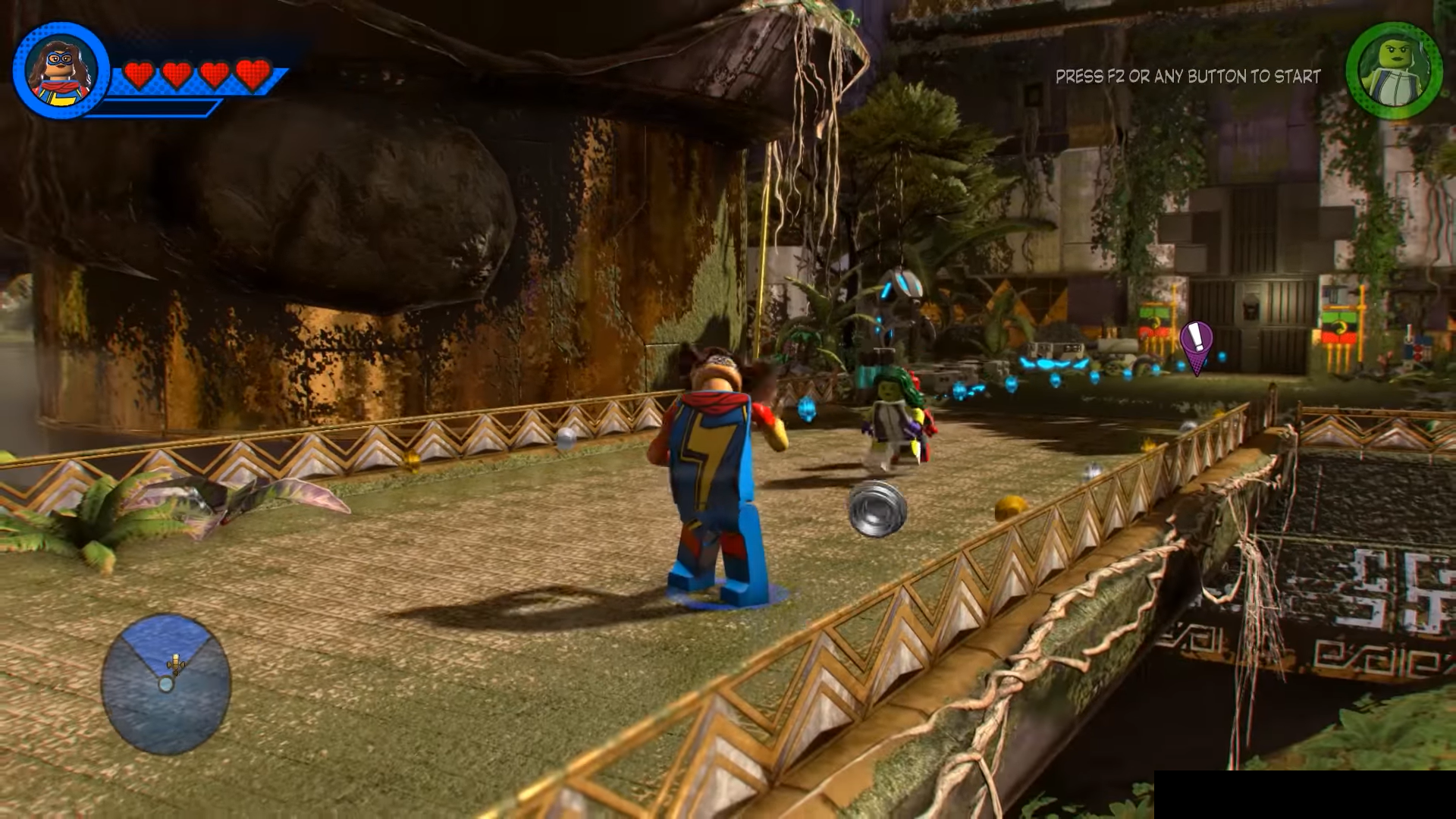
Task: Click the Ms. Marvel player portrait
Action: tap(61, 71)
